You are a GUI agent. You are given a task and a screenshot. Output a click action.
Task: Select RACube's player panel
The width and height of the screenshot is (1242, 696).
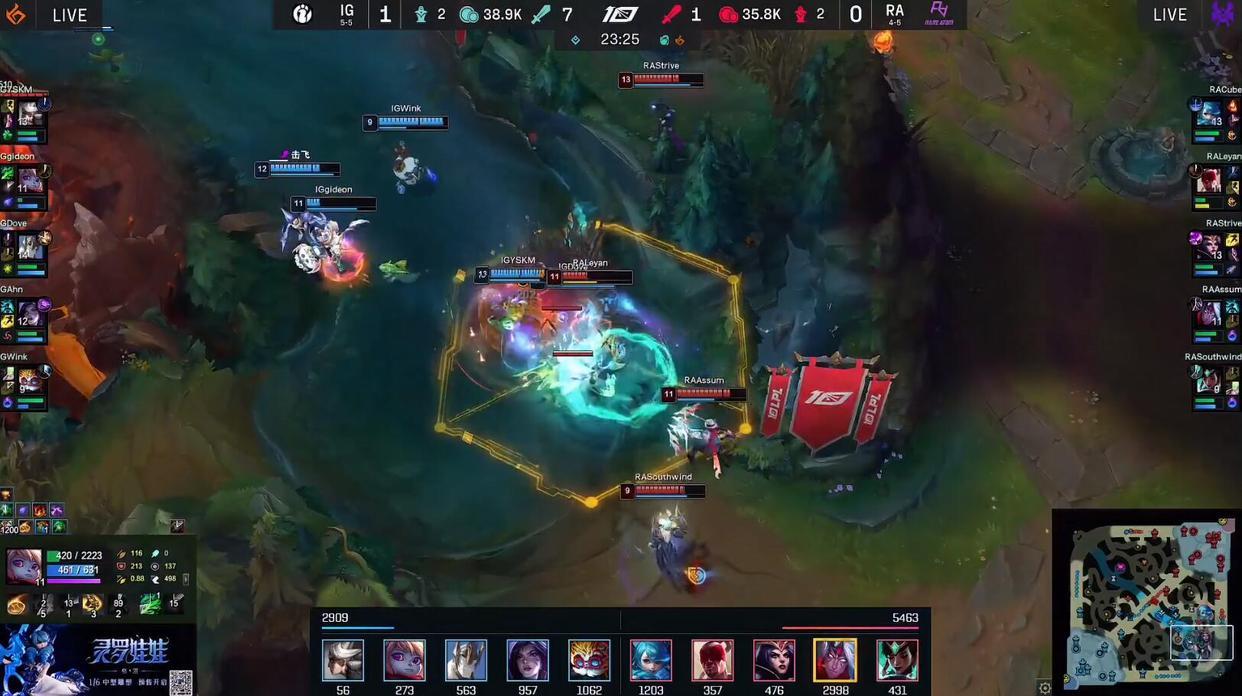pos(1215,117)
